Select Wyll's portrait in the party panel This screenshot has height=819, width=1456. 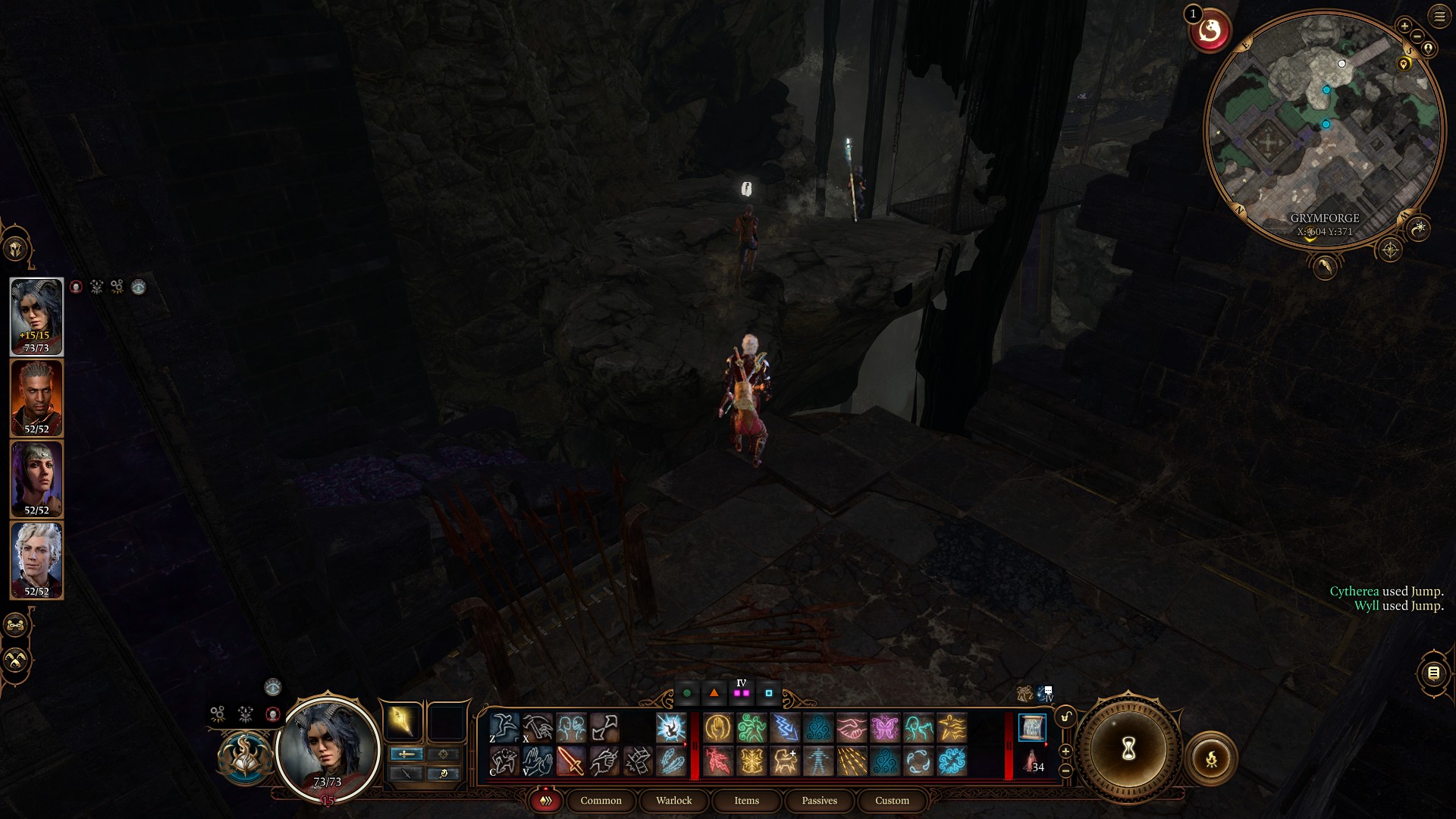point(36,396)
